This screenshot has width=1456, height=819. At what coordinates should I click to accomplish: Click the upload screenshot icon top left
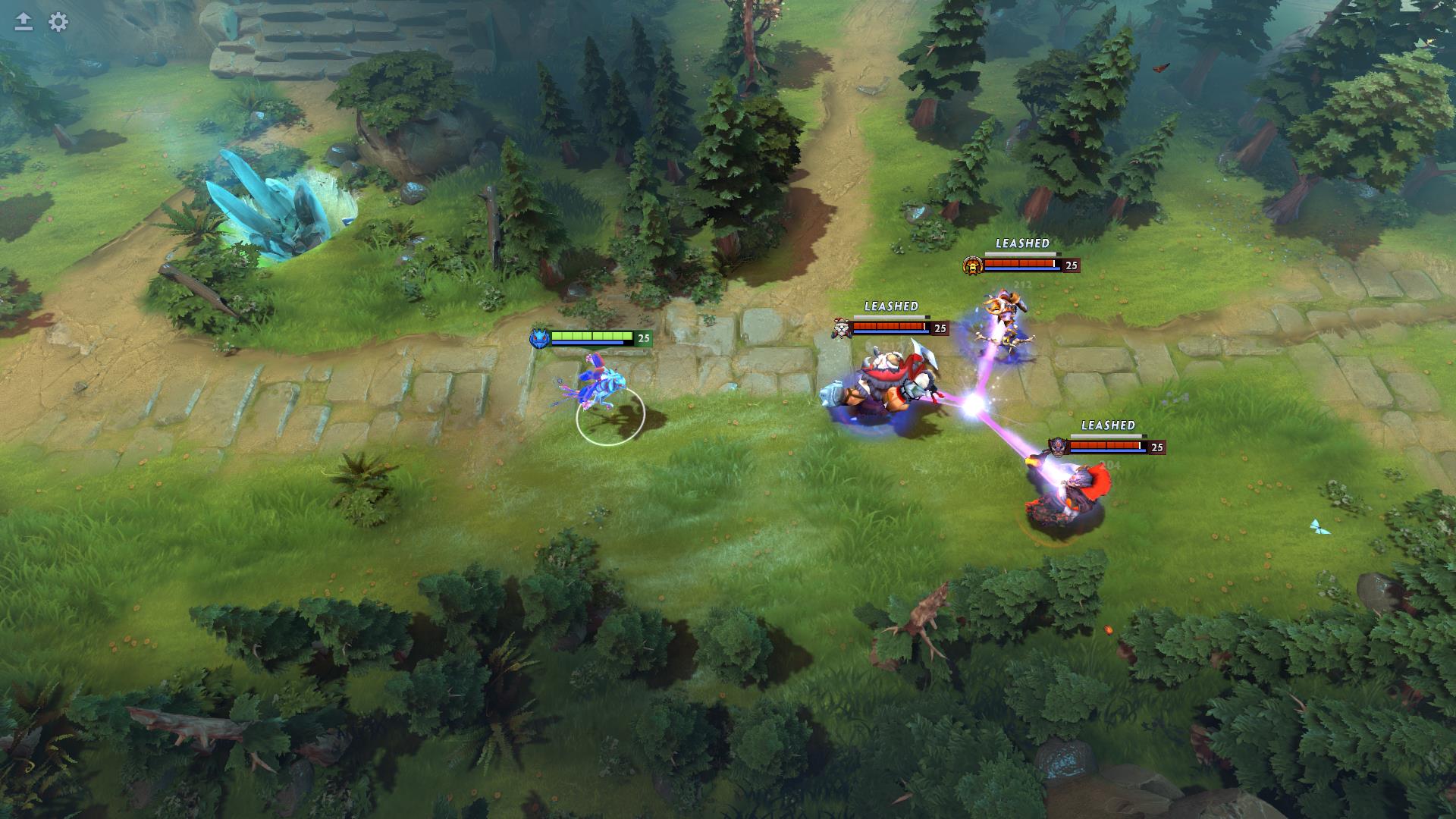click(22, 22)
